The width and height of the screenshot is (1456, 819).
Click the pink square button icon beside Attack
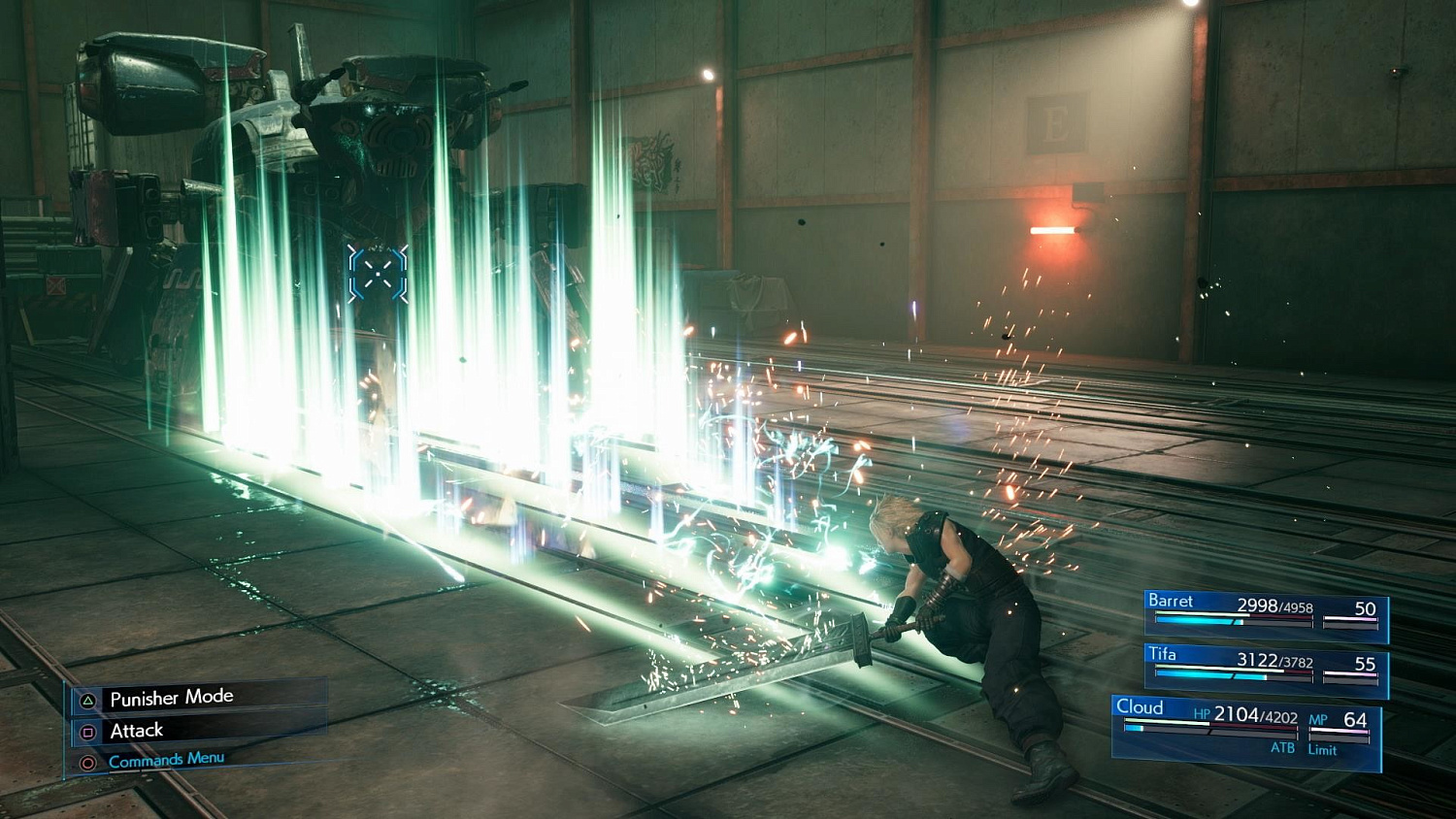(x=87, y=731)
